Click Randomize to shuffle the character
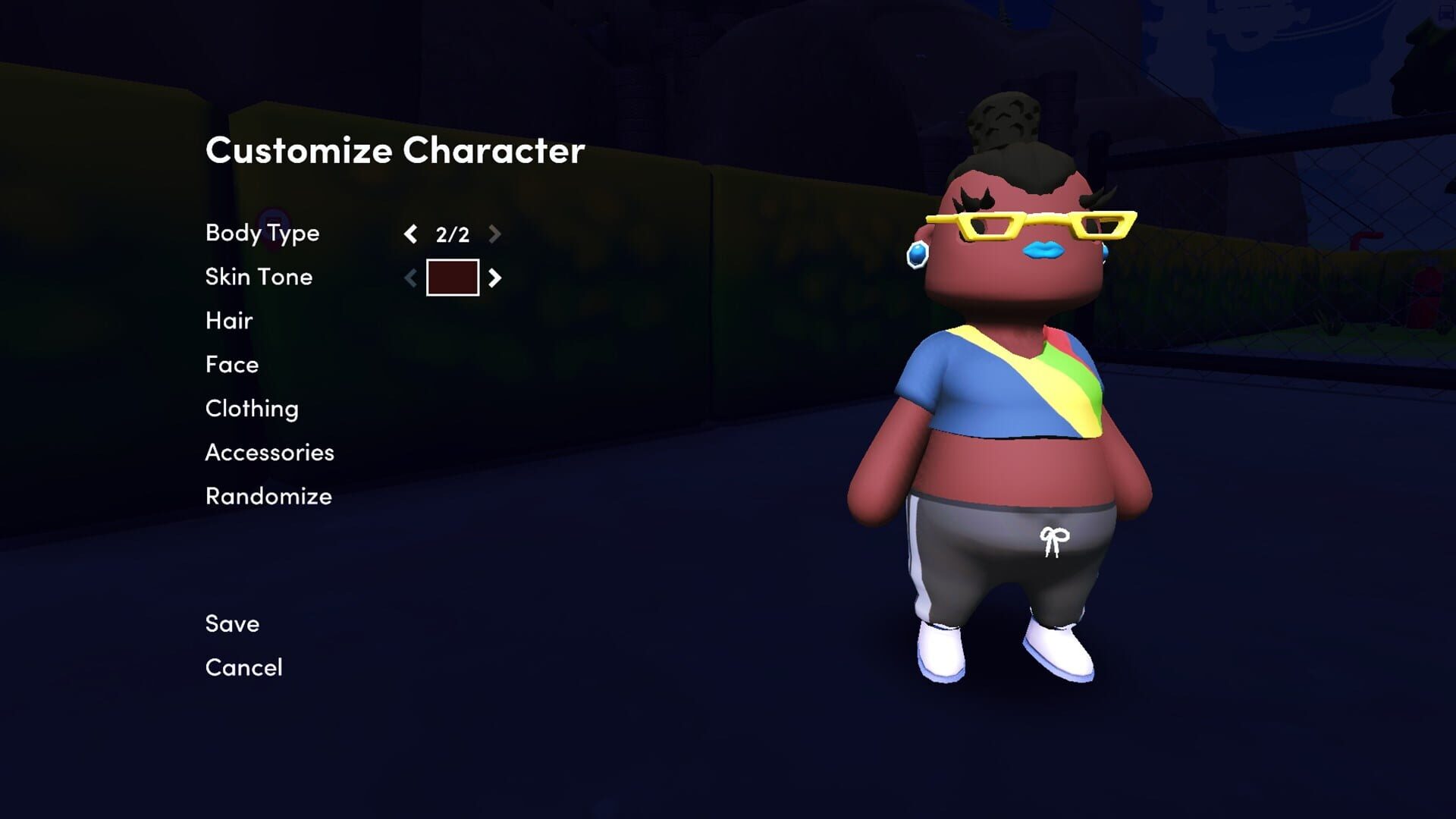 coord(268,497)
